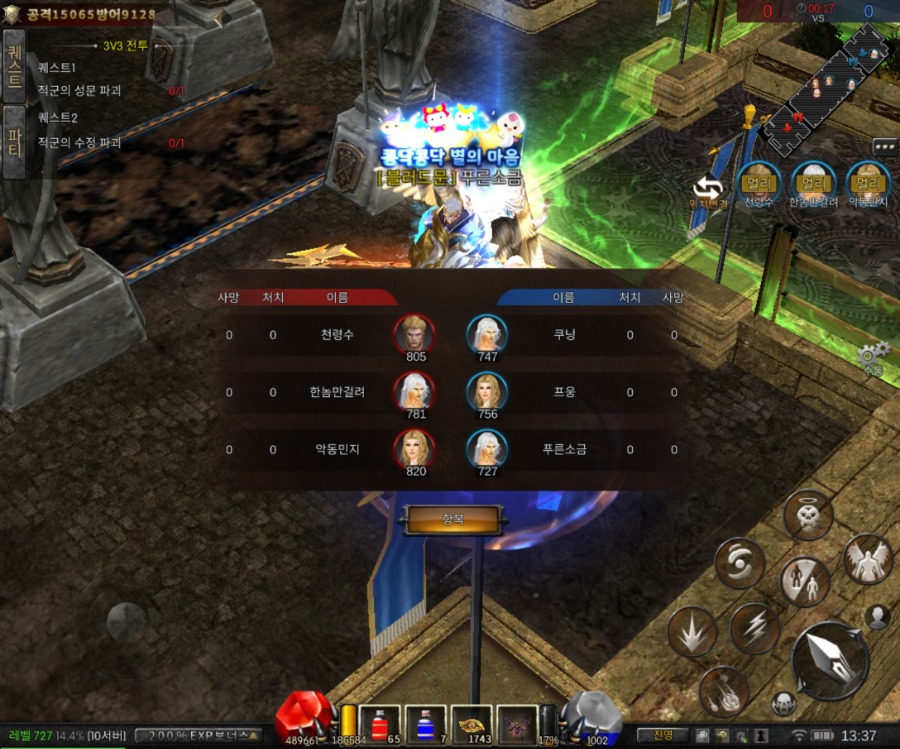Image resolution: width=900 pixels, height=749 pixels.
Task: Open the 퀘스트 quest tab
Action: (14, 66)
